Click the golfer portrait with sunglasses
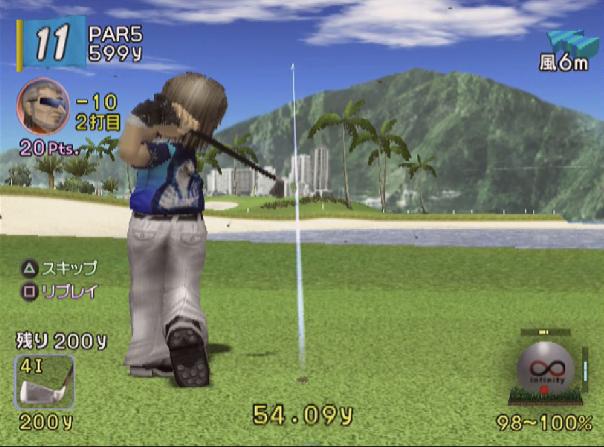The image size is (604, 447). 42,106
